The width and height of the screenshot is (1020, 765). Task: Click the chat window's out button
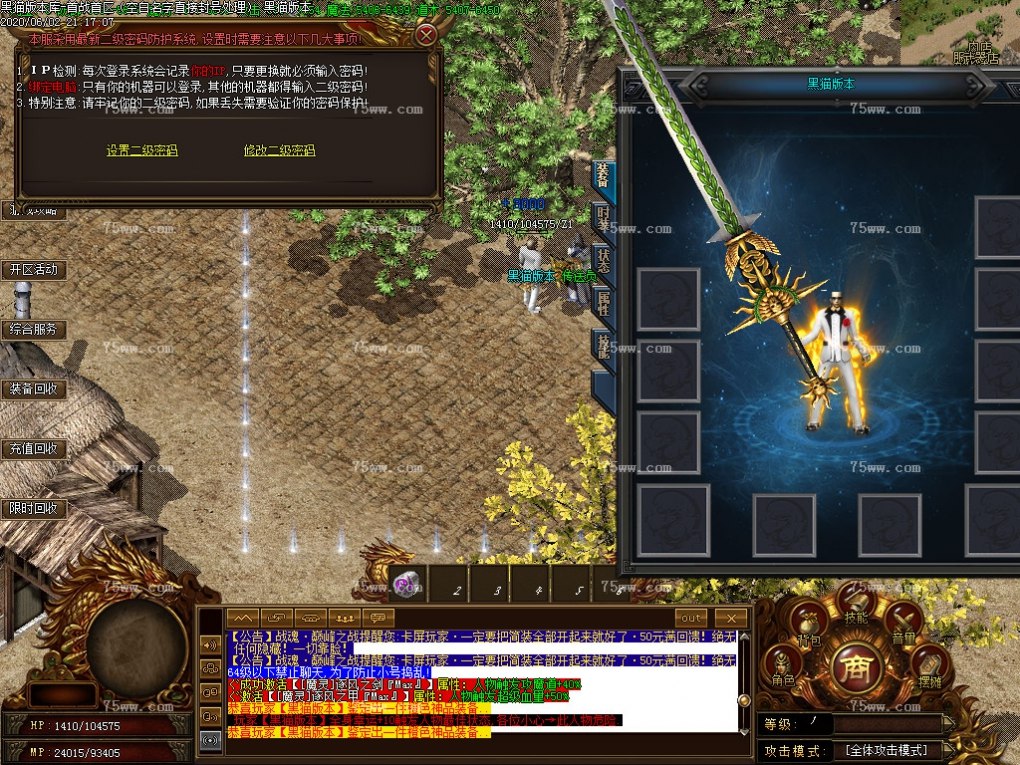pyautogui.click(x=689, y=618)
